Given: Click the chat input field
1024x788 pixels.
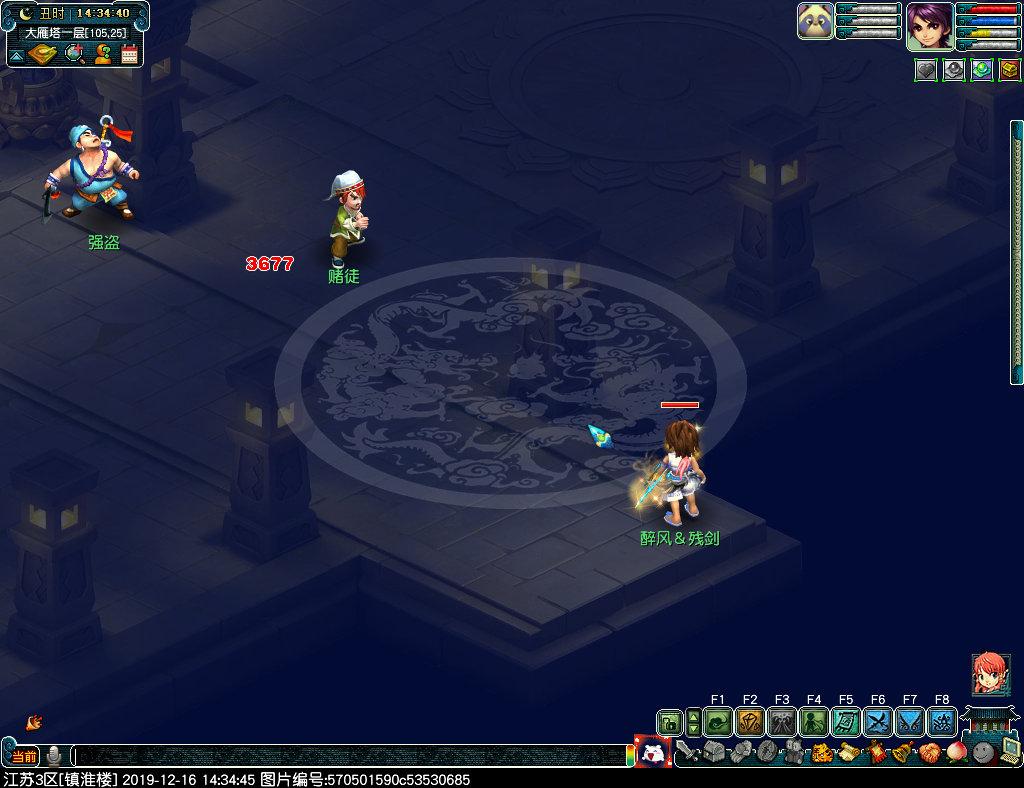Looking at the screenshot, I should pyautogui.click(x=350, y=756).
